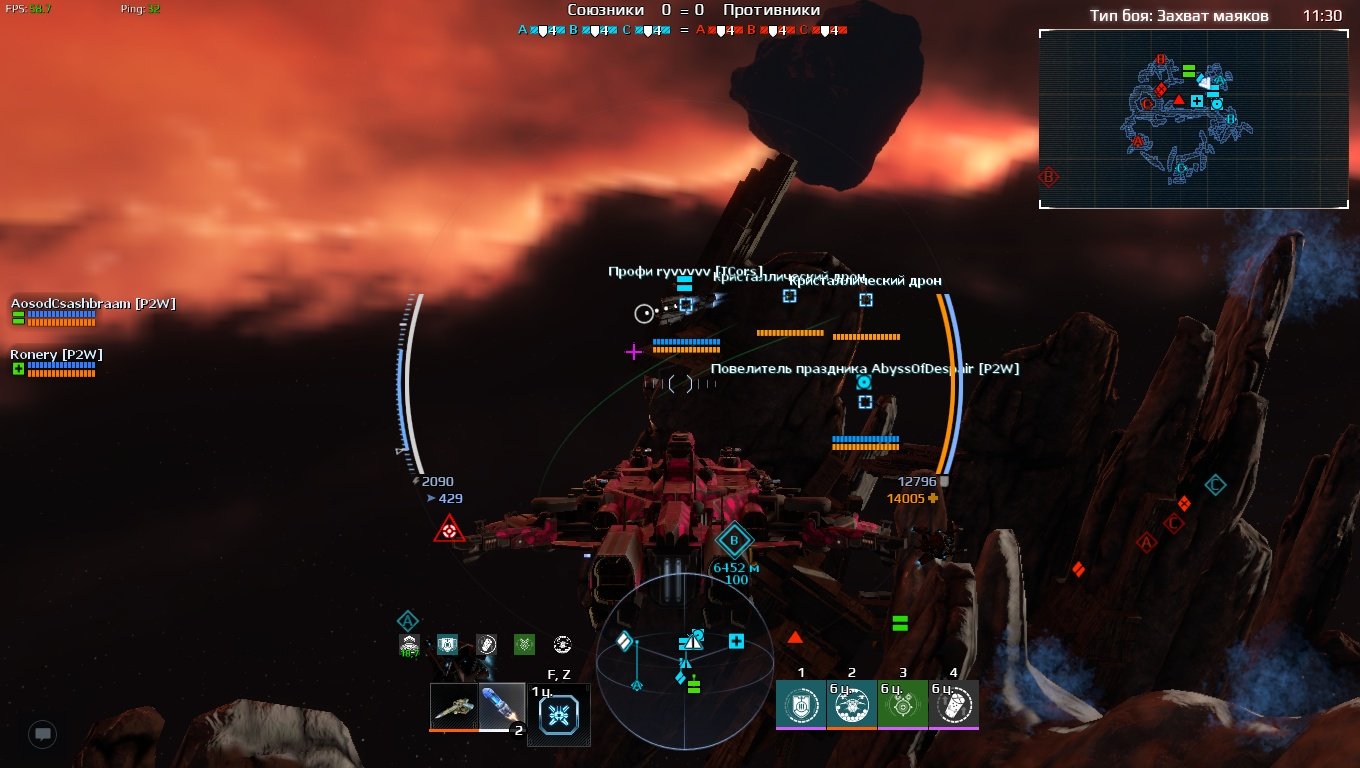Select beacon B waypoint marker

[735, 542]
